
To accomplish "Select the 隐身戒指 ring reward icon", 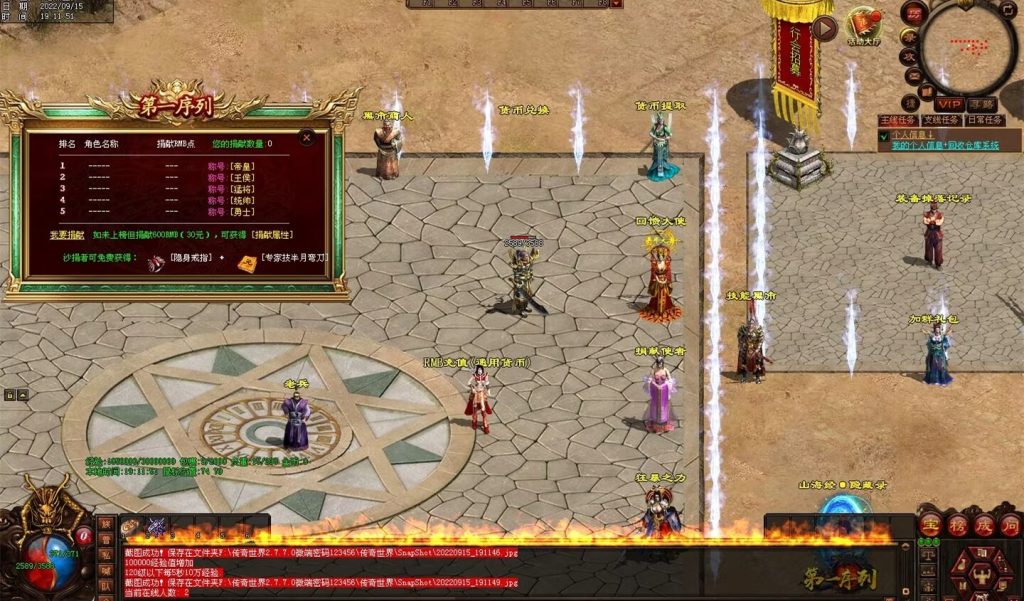I will (x=156, y=262).
